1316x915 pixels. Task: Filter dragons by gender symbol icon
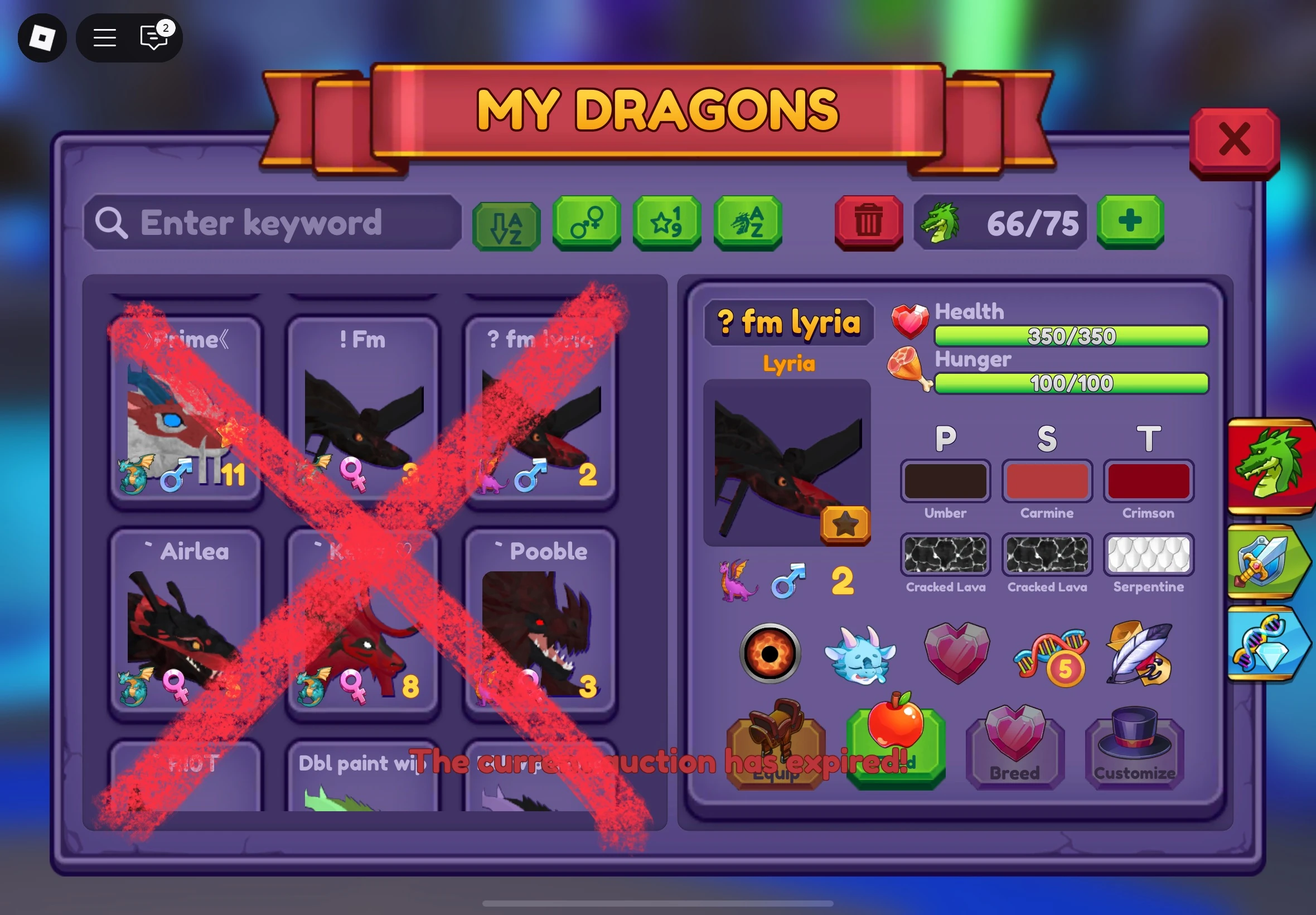[x=586, y=224]
